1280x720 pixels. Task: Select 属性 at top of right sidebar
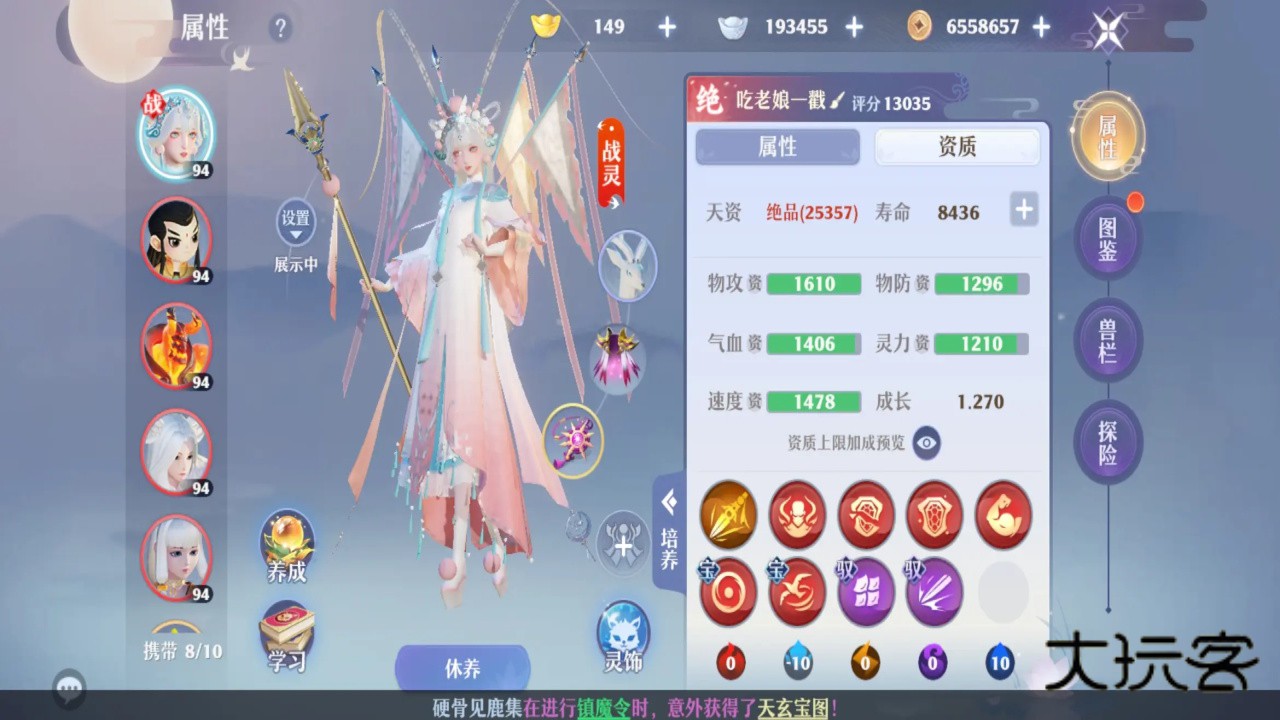[x=1107, y=135]
